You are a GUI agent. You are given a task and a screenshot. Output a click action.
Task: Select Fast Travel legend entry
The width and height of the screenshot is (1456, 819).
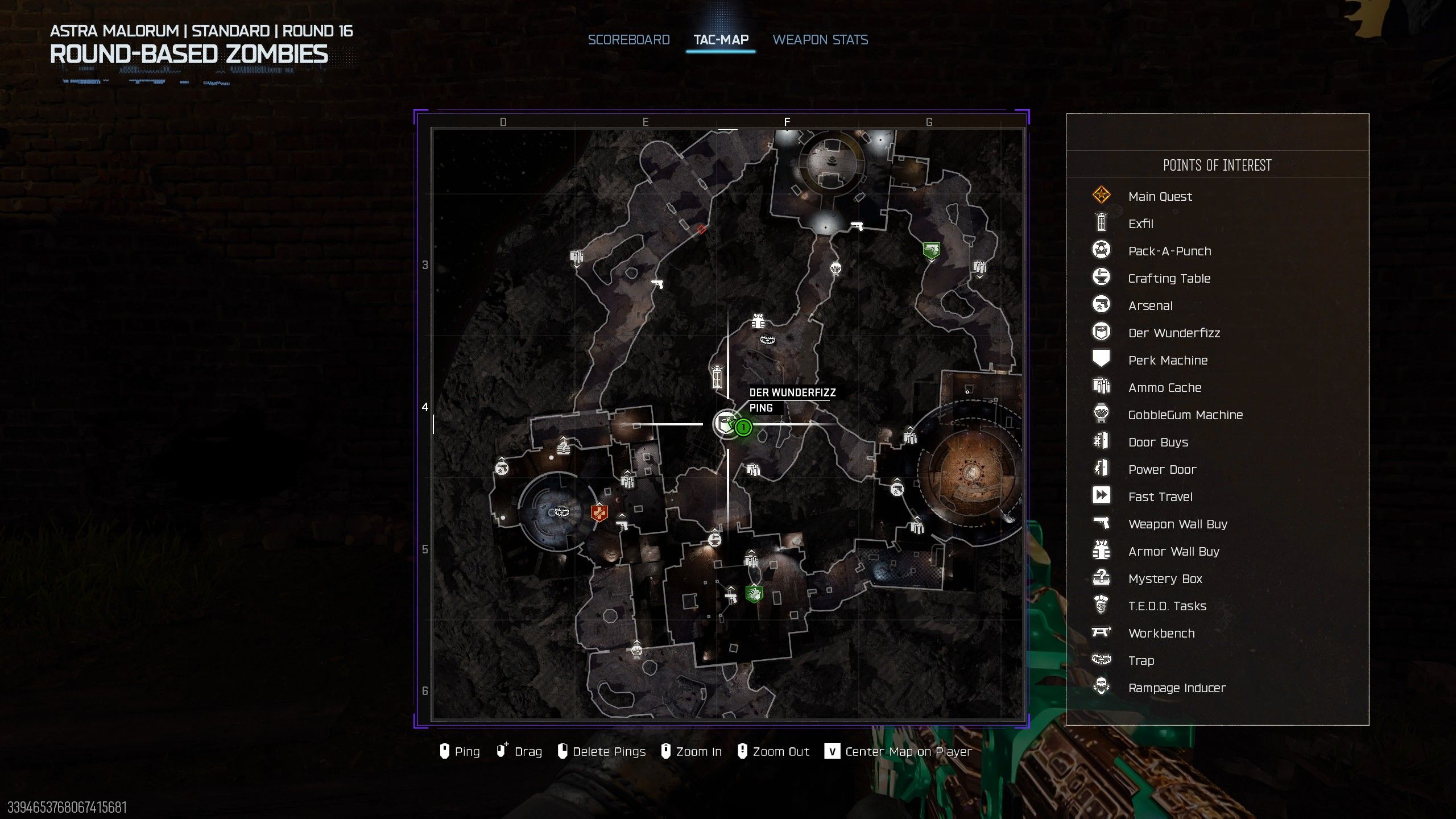pyautogui.click(x=1160, y=497)
